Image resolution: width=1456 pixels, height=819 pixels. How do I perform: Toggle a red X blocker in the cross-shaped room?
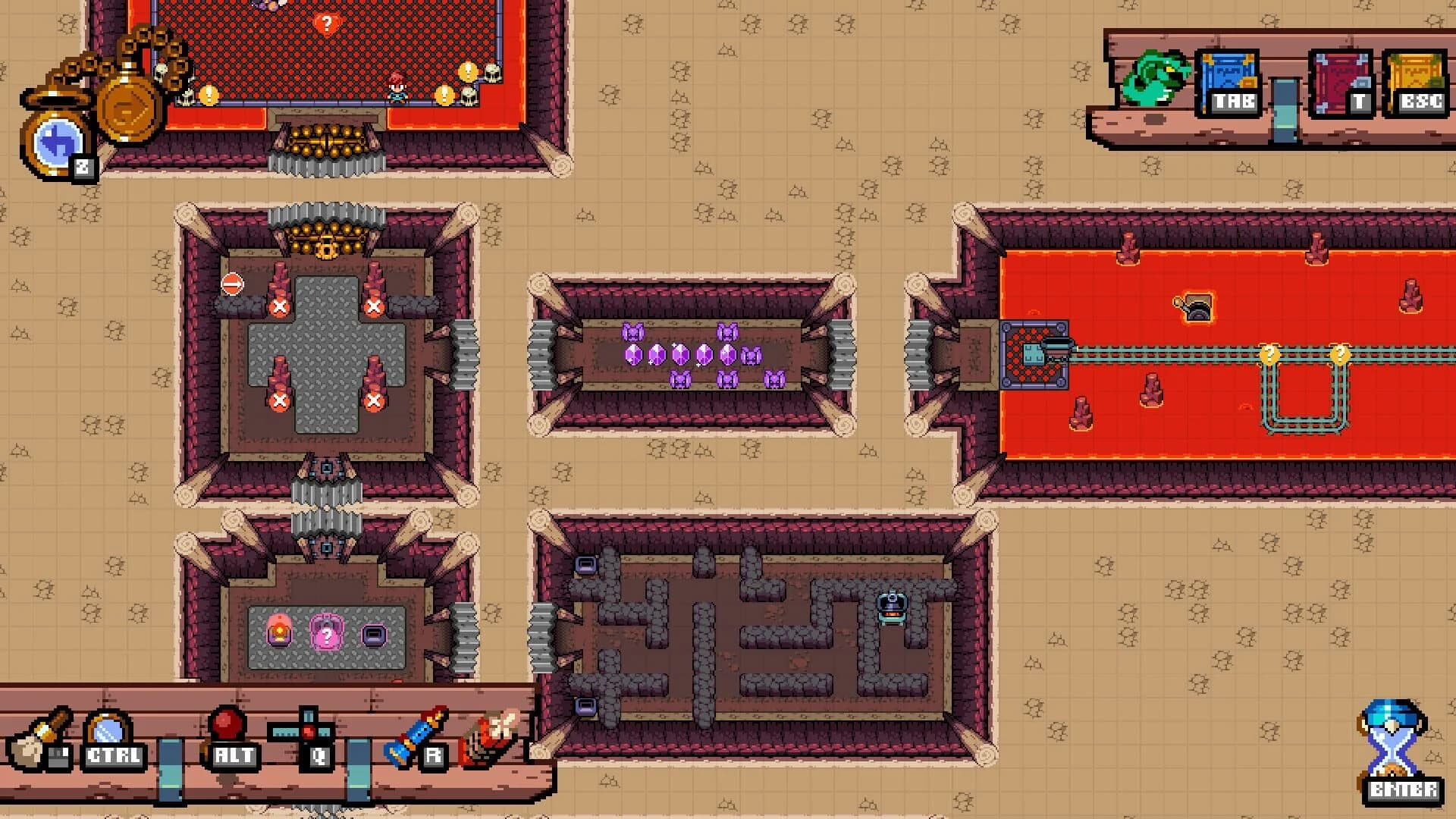pyautogui.click(x=281, y=306)
